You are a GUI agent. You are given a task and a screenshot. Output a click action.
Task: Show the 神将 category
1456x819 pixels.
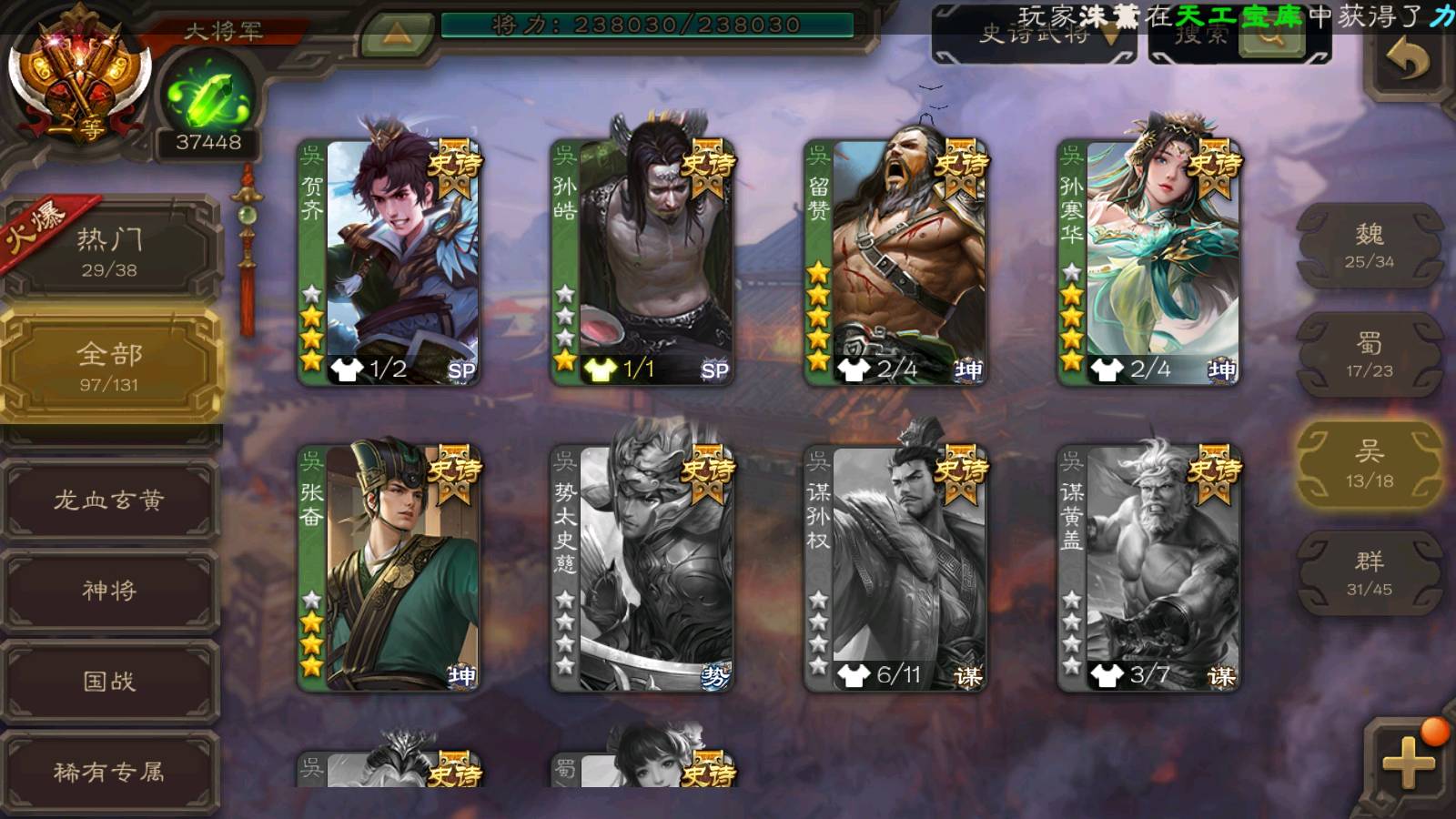coord(110,590)
